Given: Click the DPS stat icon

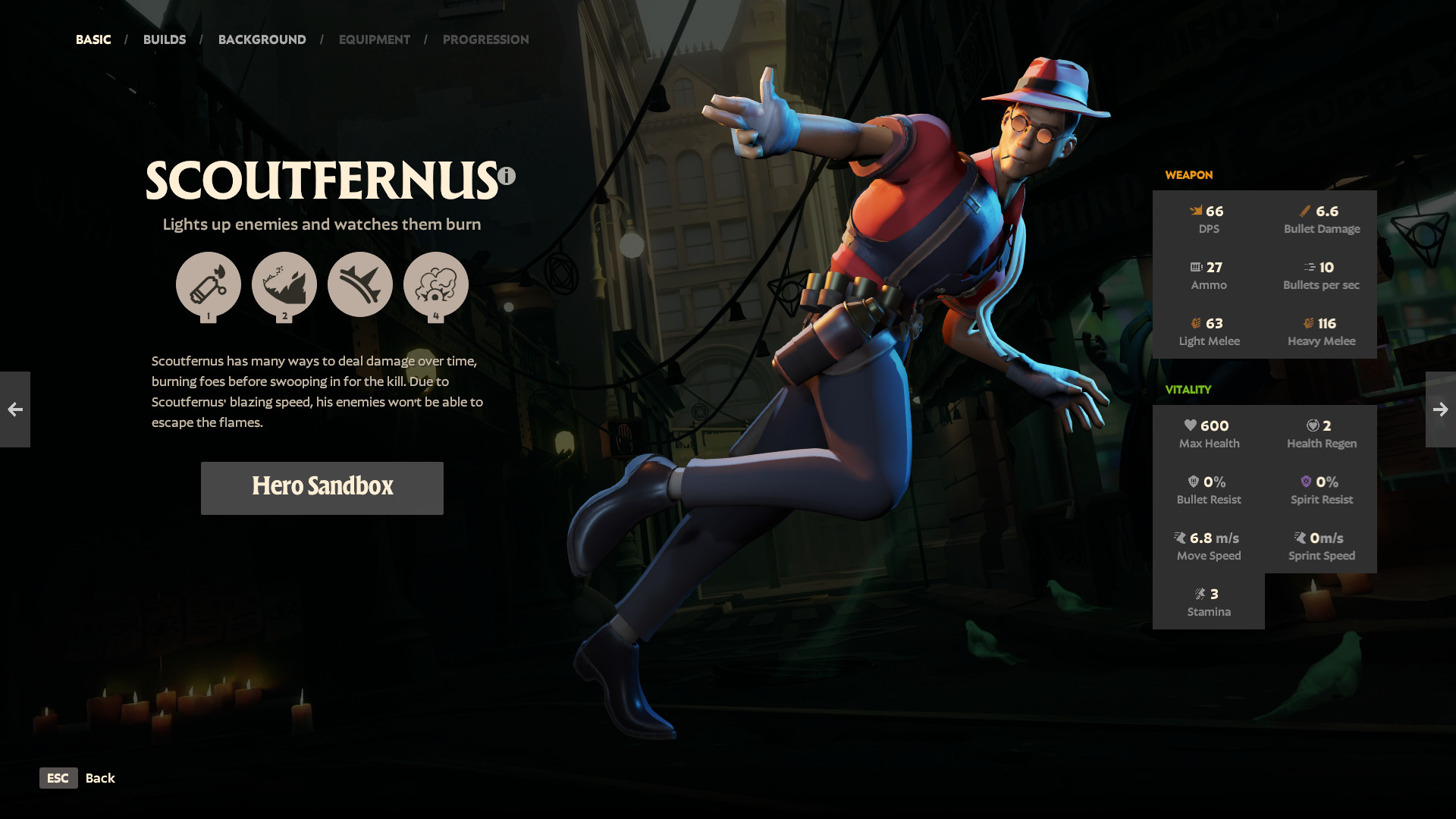Looking at the screenshot, I should pos(1196,211).
